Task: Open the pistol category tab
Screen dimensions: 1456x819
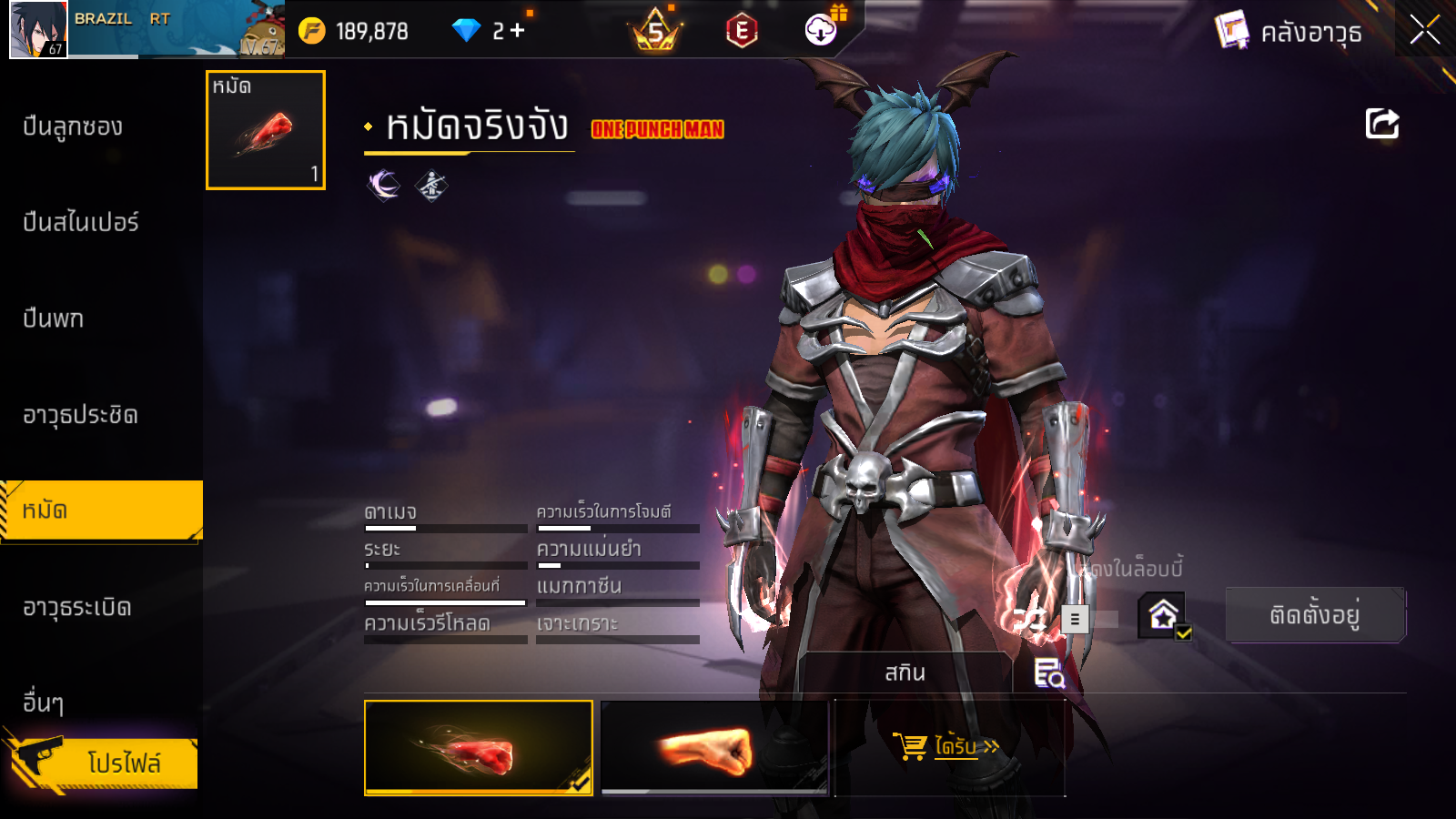Action: pyautogui.click(x=53, y=318)
